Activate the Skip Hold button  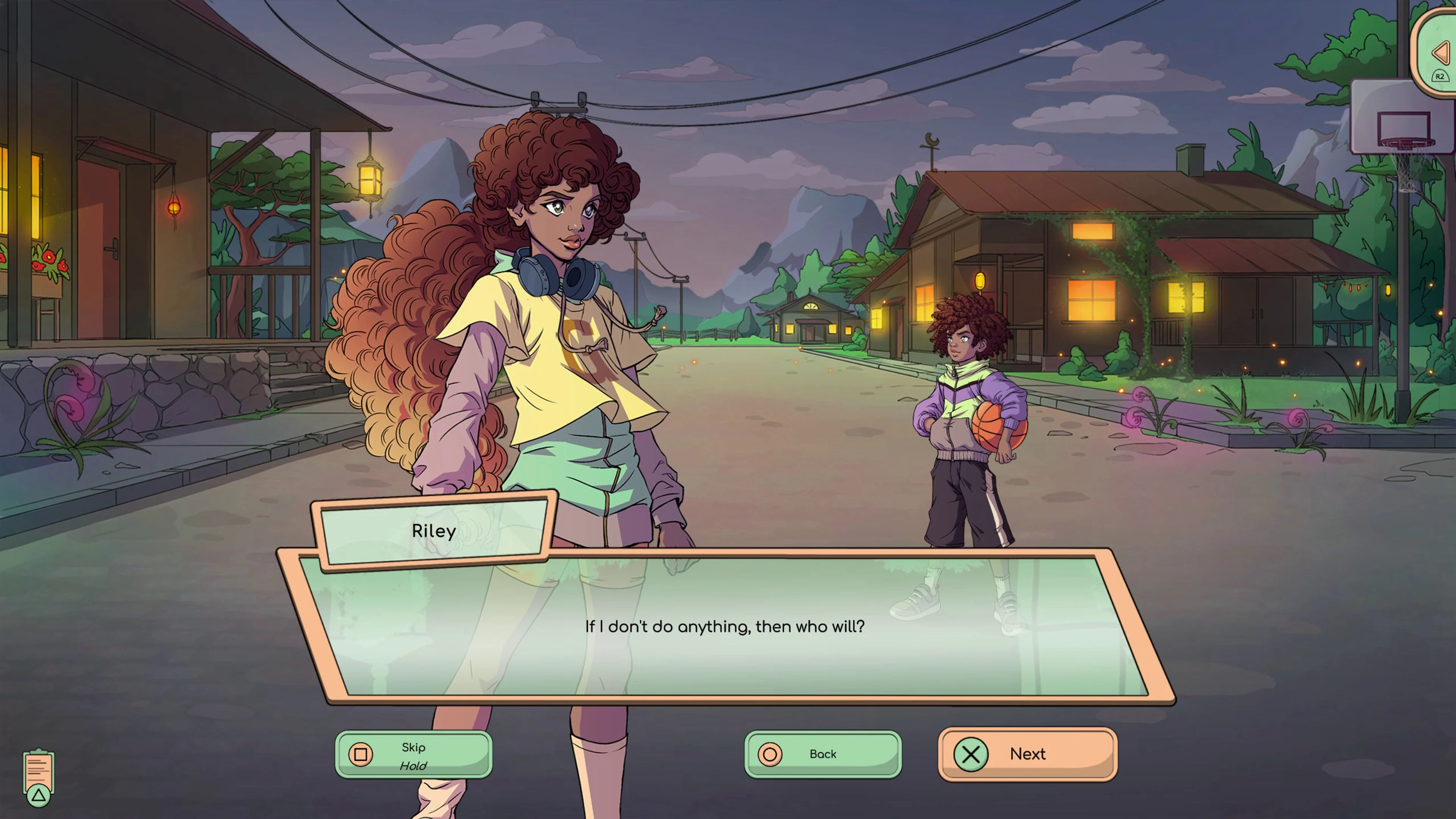coord(413,755)
